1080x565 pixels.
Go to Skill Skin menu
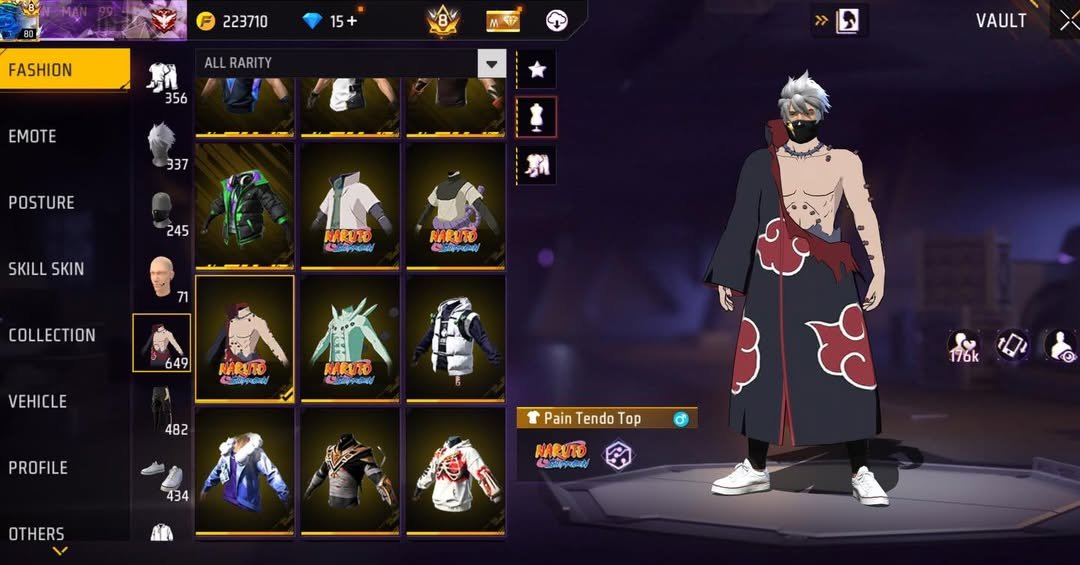click(46, 269)
